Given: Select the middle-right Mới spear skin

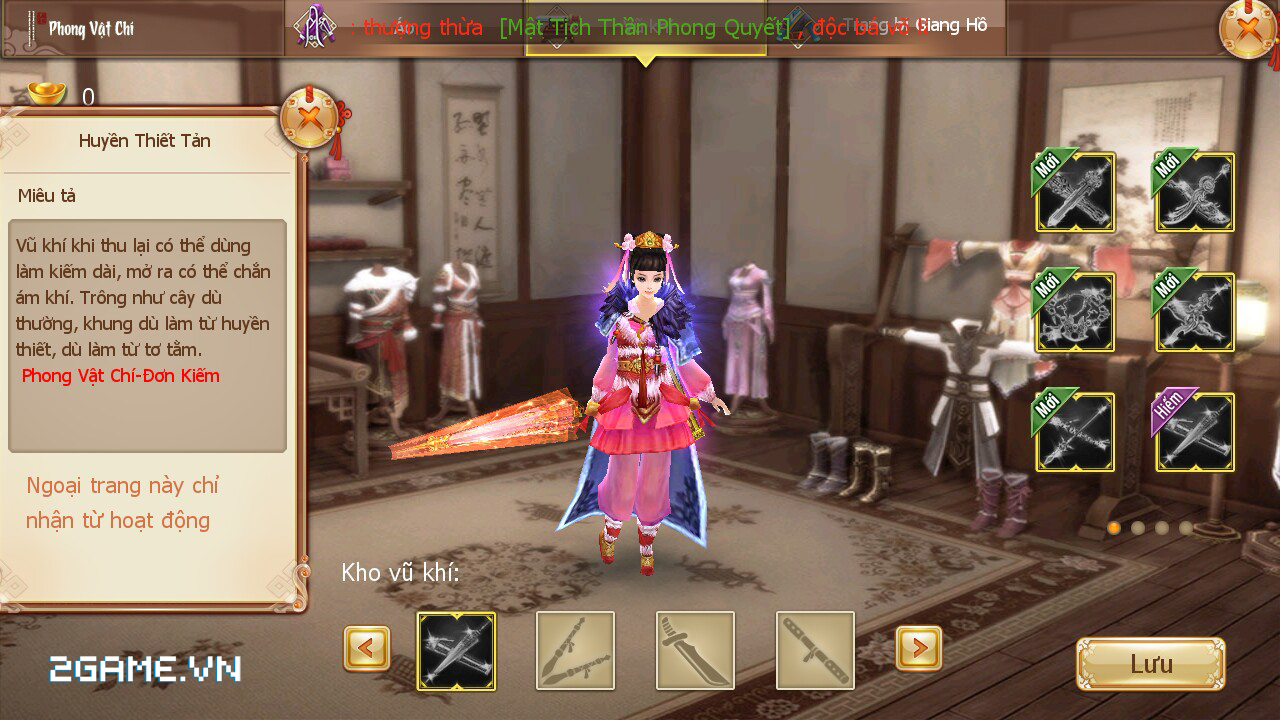Looking at the screenshot, I should tap(1193, 312).
